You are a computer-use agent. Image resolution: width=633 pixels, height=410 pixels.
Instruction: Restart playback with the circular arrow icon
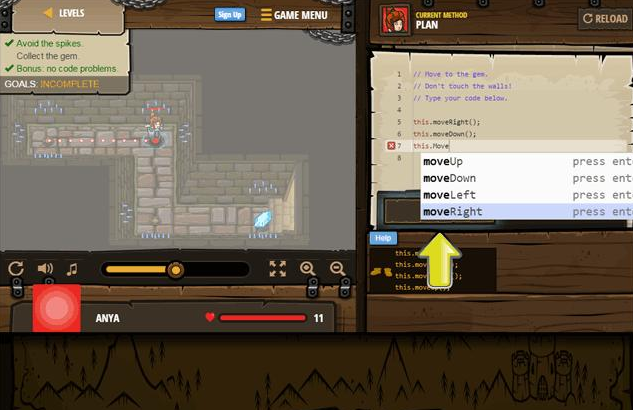pos(16,269)
